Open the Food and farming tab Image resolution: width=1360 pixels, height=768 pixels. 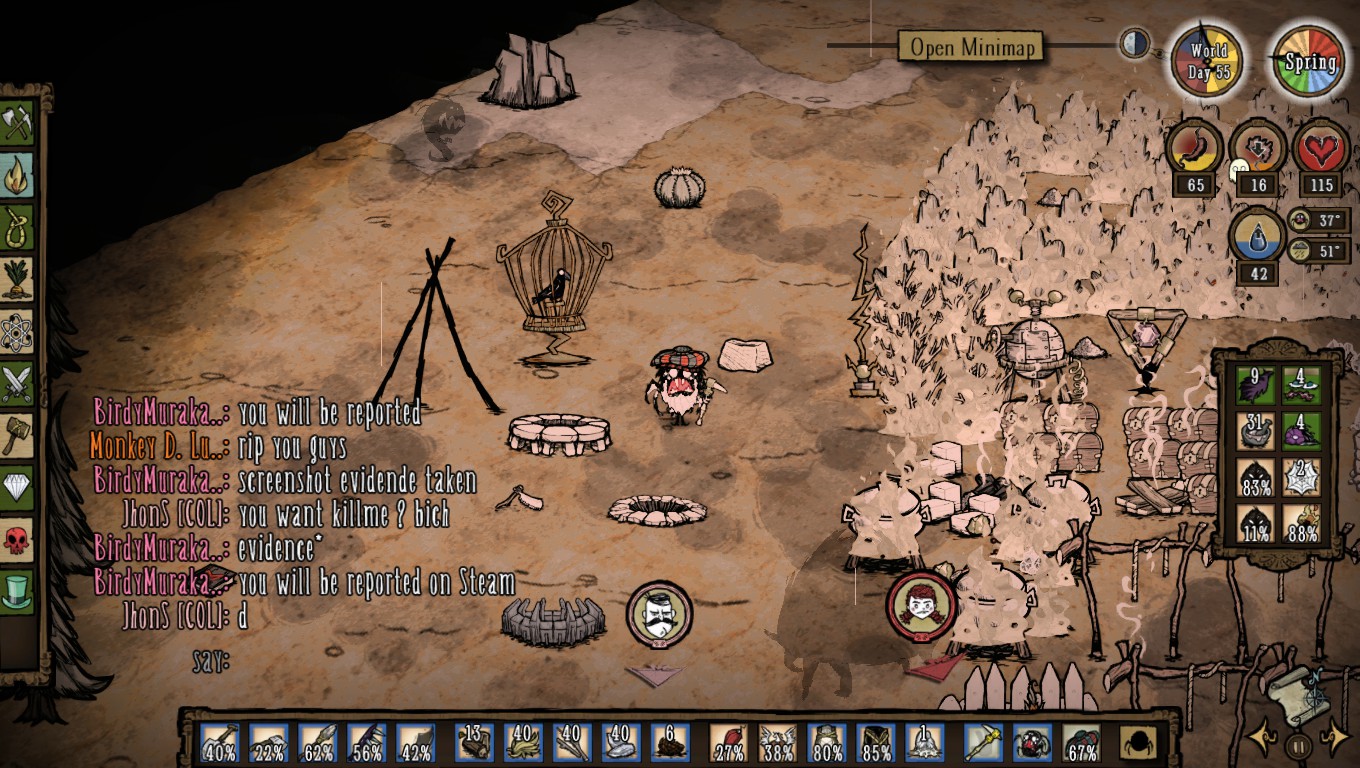[x=18, y=279]
